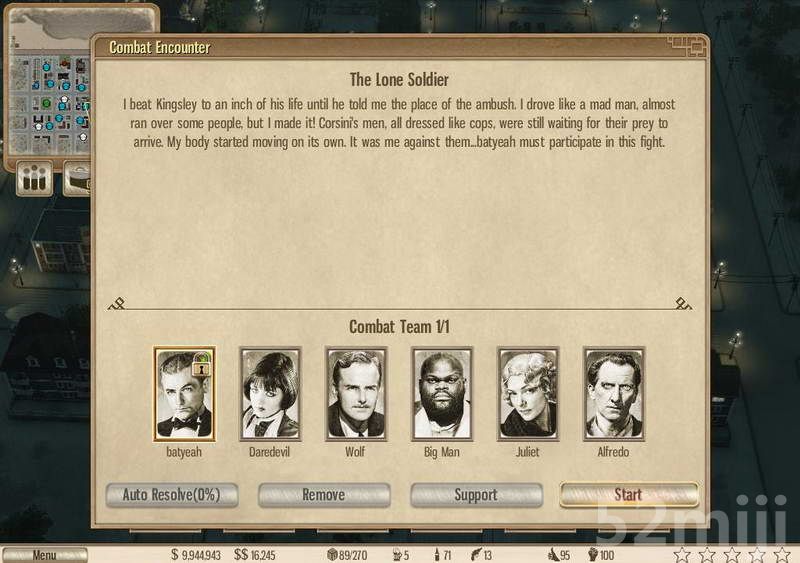This screenshot has width=800, height=563.
Task: Select Juliet's portrait
Action: 528,394
